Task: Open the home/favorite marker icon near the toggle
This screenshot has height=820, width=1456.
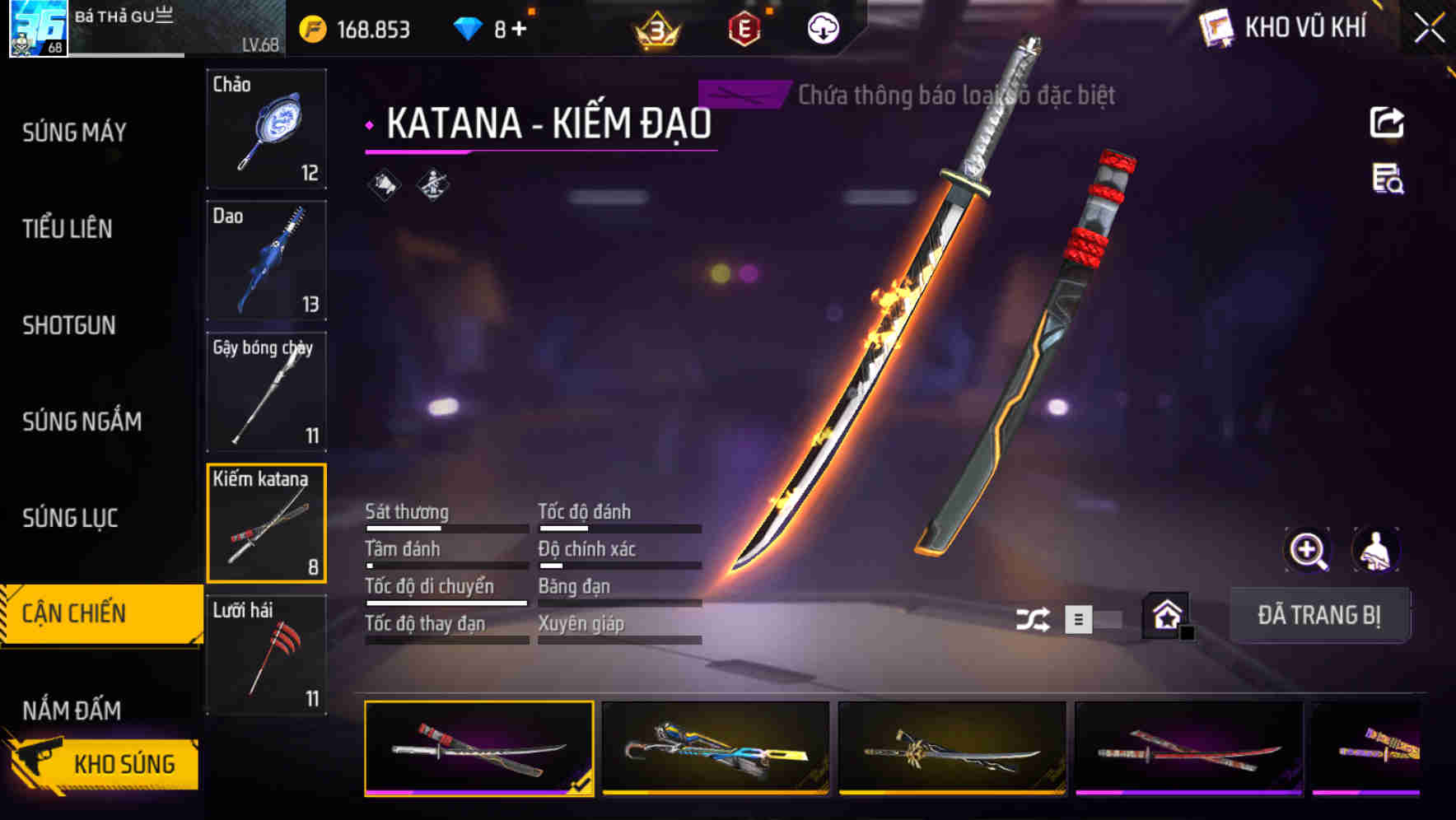Action: 1166,615
